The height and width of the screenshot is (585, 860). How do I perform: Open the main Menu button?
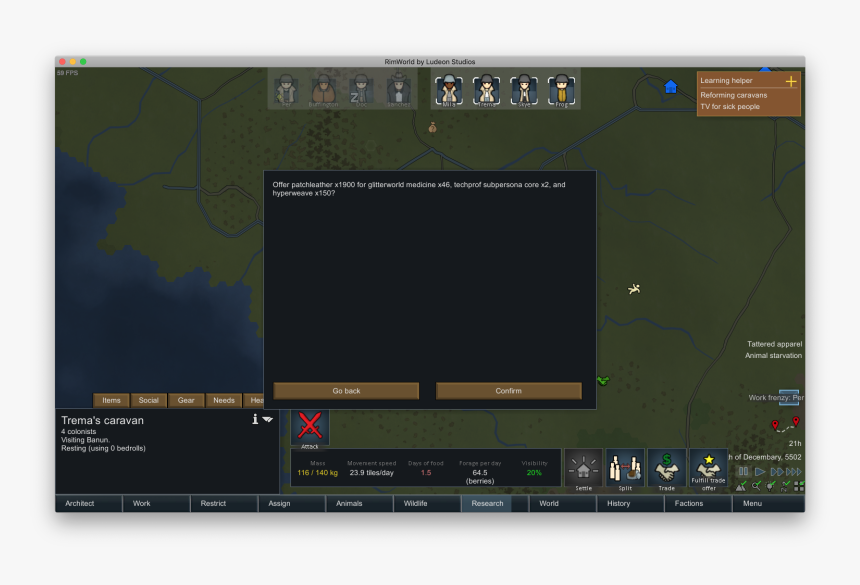(751, 503)
